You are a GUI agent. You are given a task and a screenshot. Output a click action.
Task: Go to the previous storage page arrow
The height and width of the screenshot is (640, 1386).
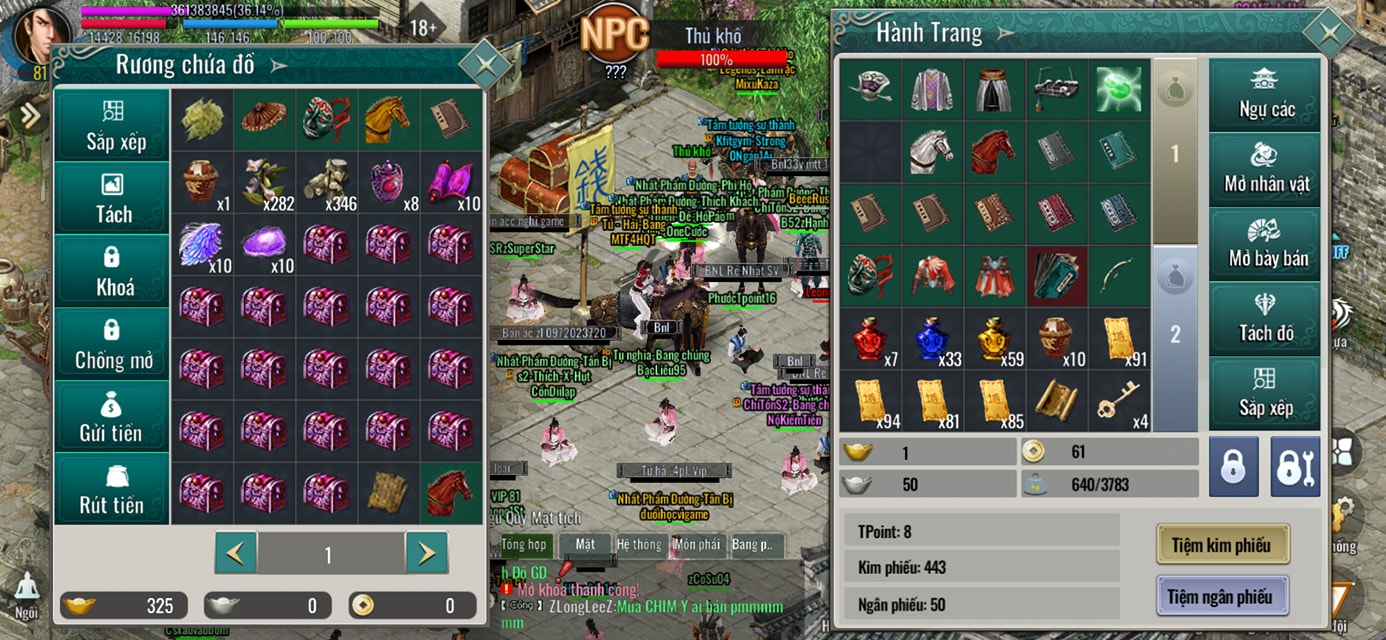click(236, 553)
